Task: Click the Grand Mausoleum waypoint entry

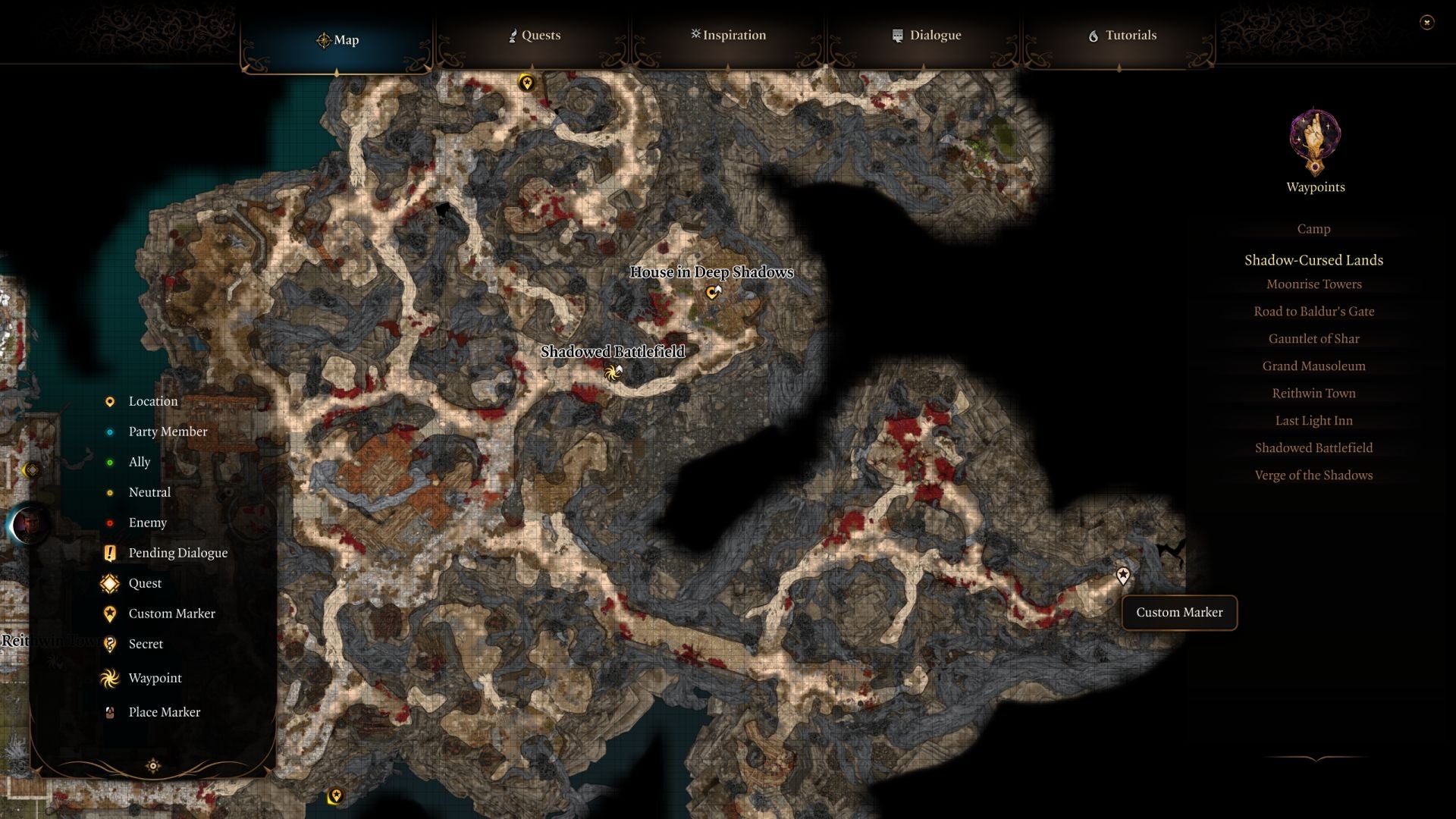Action: [x=1313, y=366]
